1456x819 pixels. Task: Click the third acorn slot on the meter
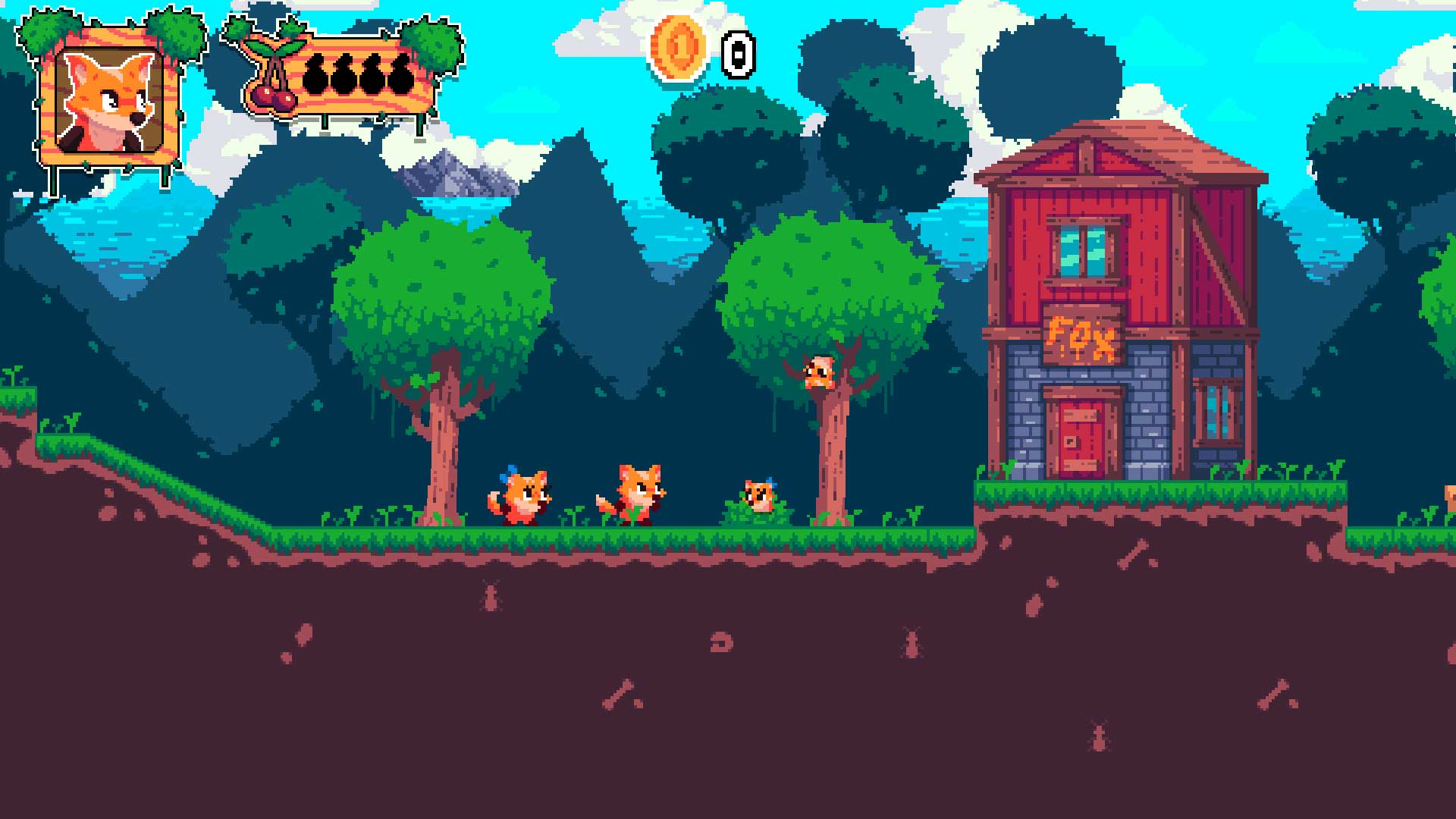[x=373, y=72]
